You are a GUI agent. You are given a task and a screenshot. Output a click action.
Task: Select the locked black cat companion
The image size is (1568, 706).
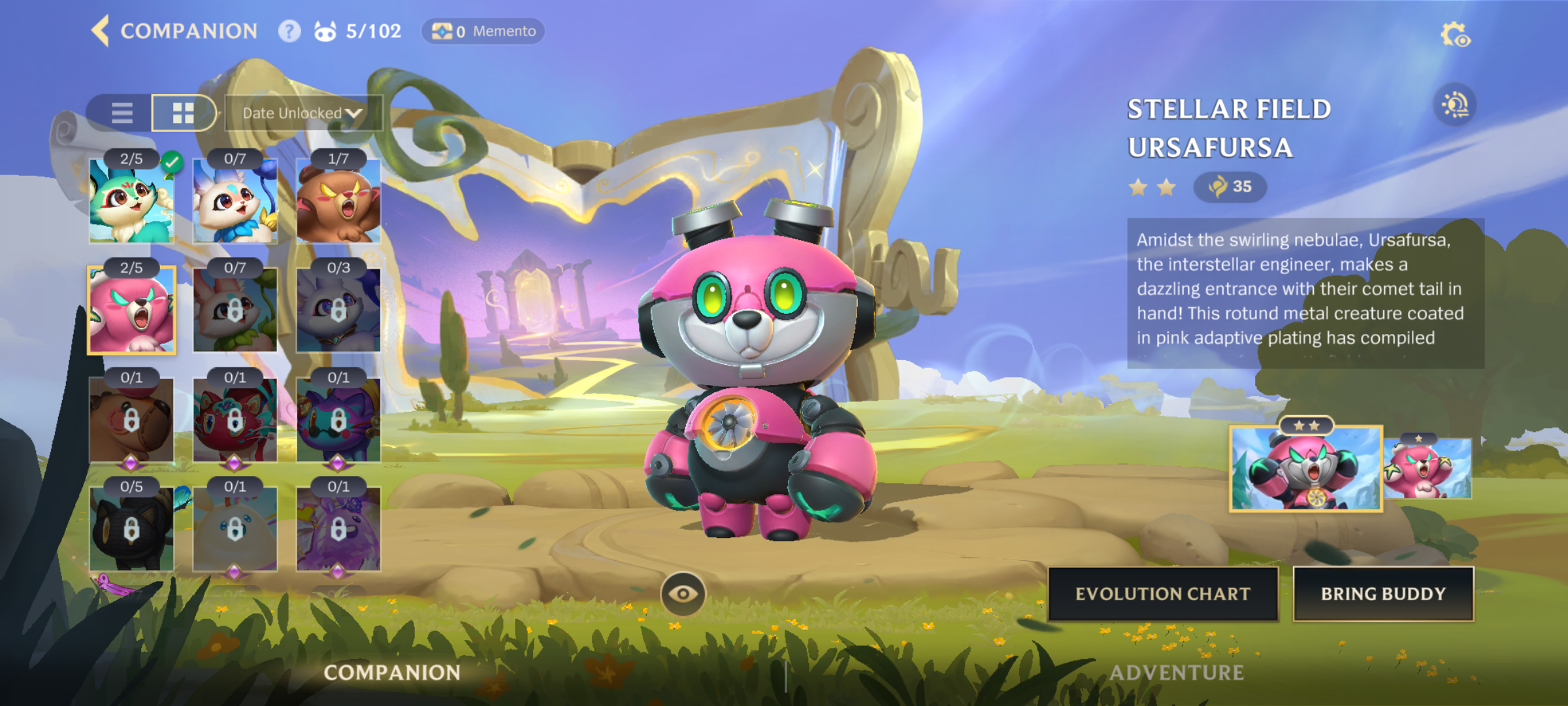131,529
